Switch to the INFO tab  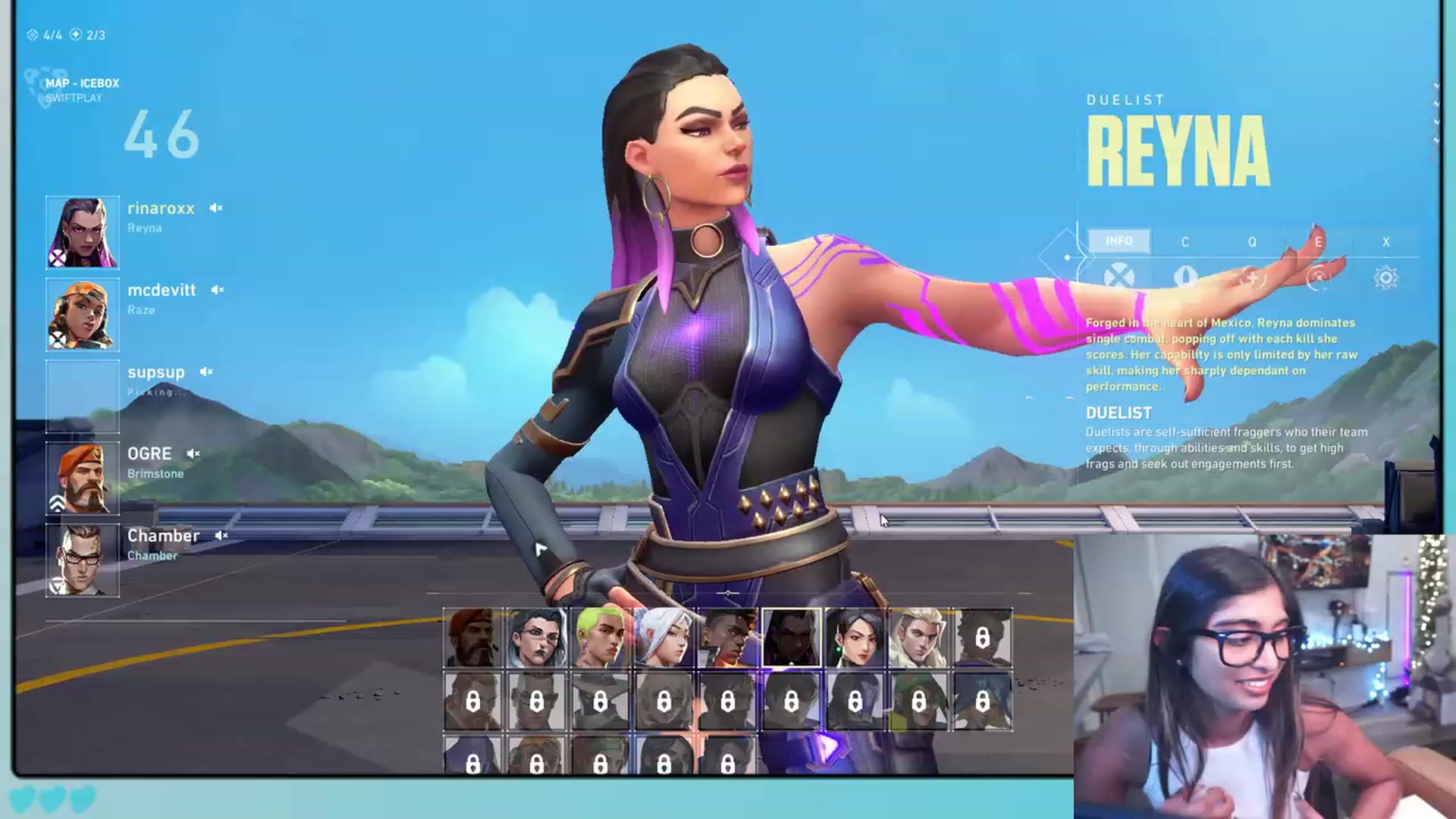1119,241
